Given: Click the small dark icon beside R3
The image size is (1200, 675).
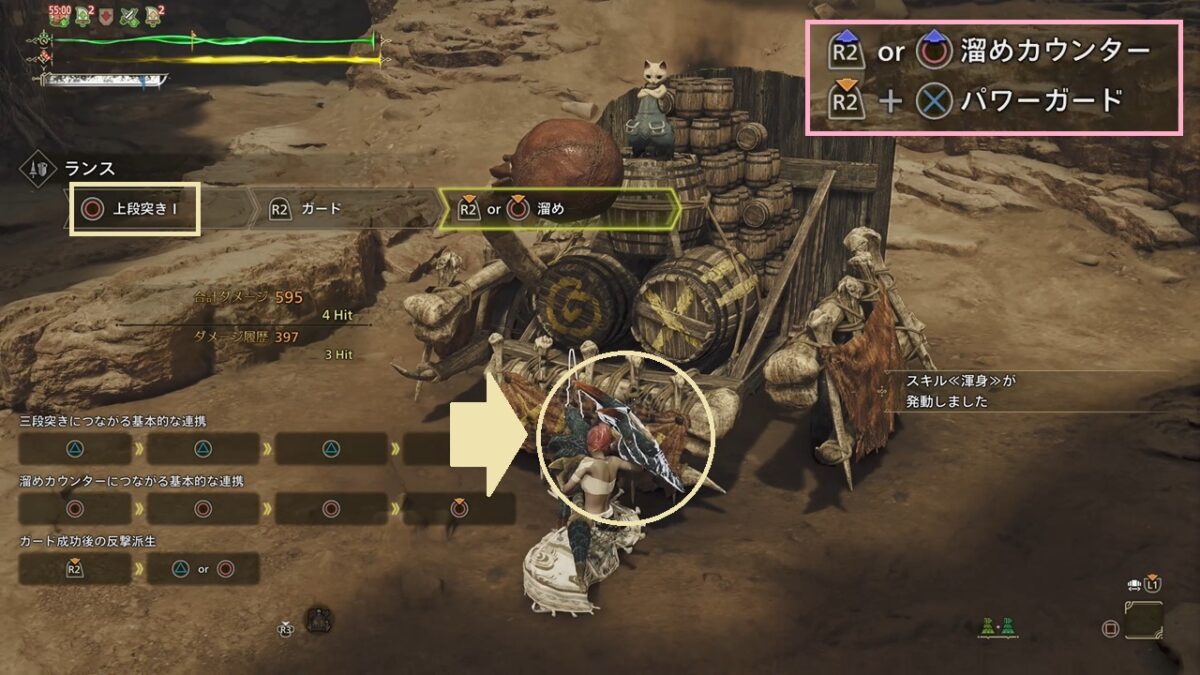Looking at the screenshot, I should click(x=318, y=619).
